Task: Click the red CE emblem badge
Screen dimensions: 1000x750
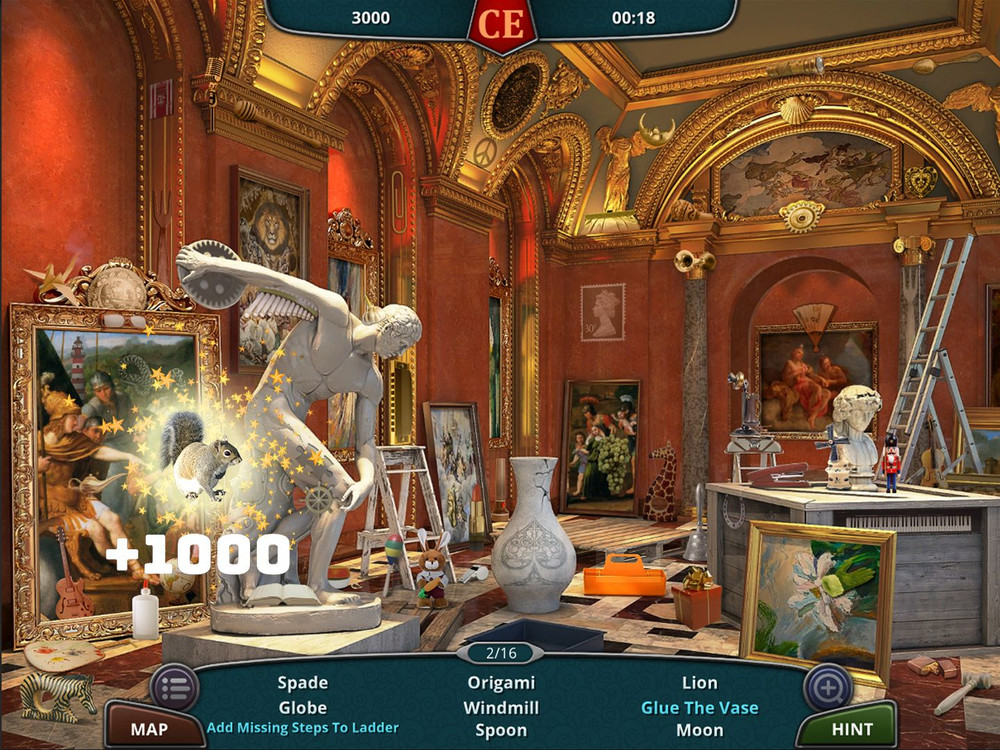Action: tap(502, 23)
